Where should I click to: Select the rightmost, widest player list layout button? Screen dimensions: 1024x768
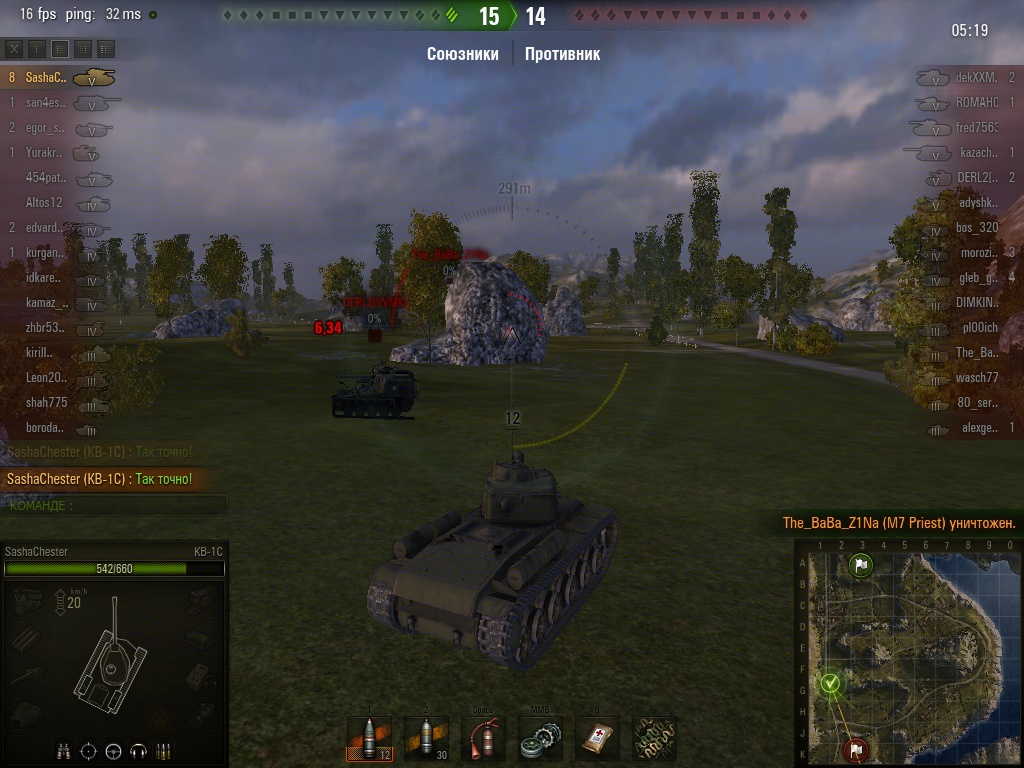106,48
